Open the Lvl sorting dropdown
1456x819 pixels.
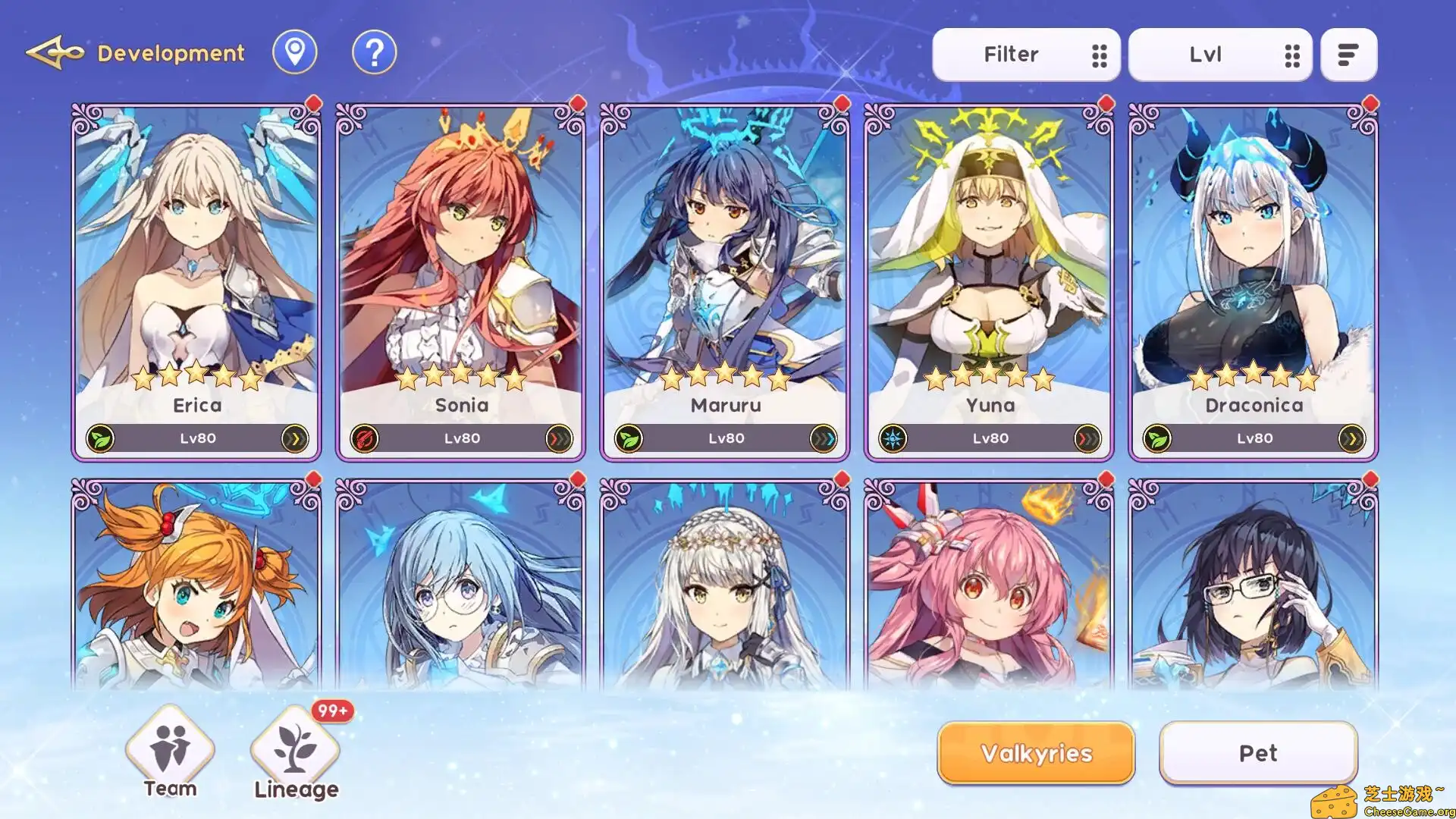1221,54
